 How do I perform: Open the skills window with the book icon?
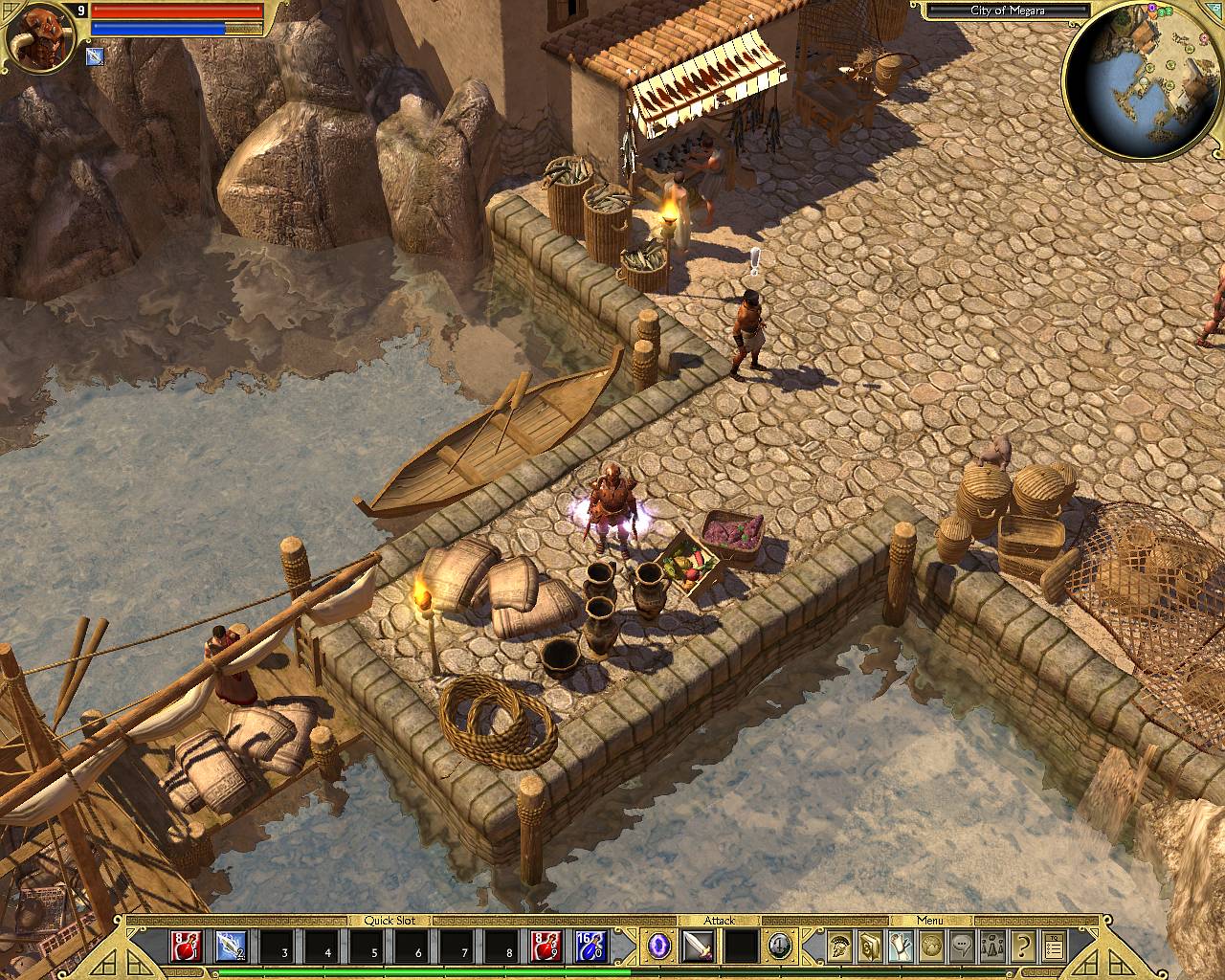871,946
